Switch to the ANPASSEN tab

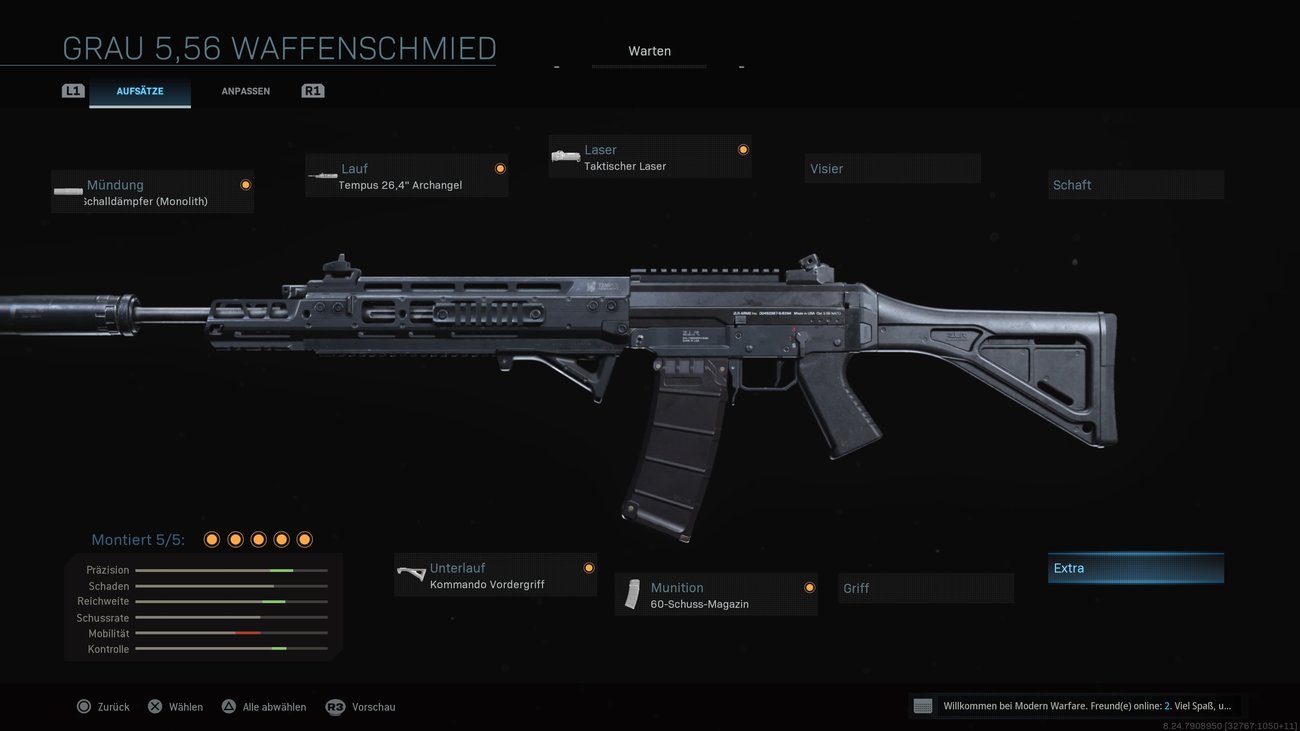pos(245,90)
